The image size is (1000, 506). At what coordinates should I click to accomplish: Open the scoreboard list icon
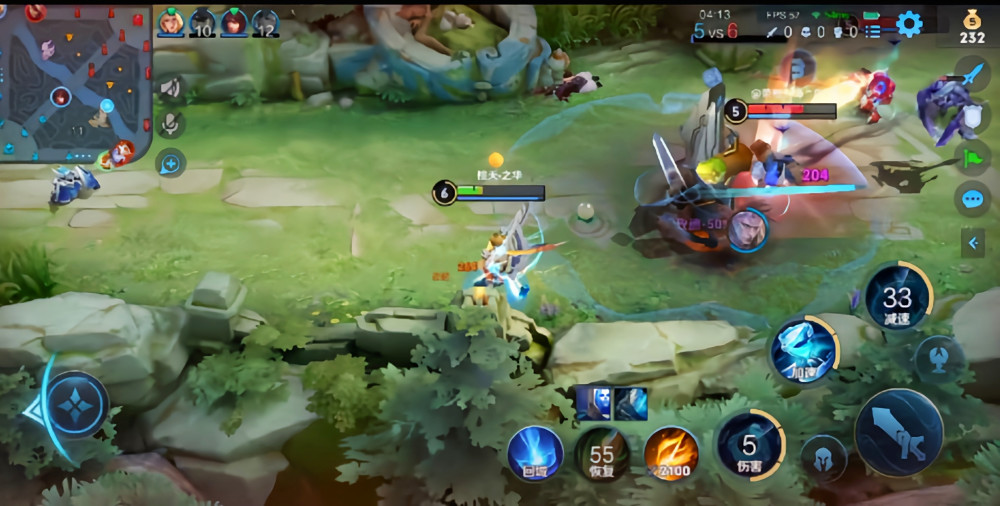coord(873,32)
